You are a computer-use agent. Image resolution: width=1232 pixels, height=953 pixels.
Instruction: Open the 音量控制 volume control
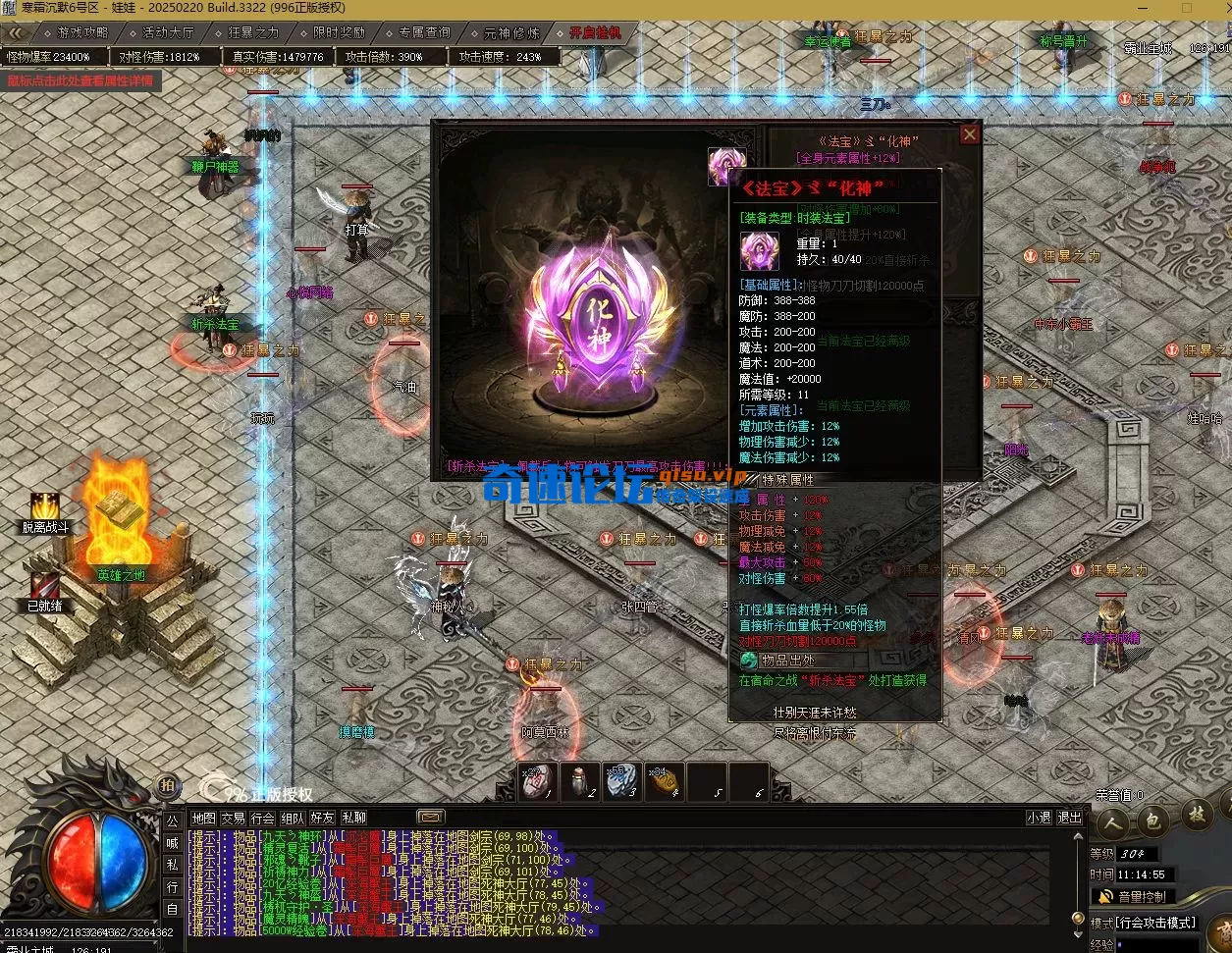click(1132, 896)
